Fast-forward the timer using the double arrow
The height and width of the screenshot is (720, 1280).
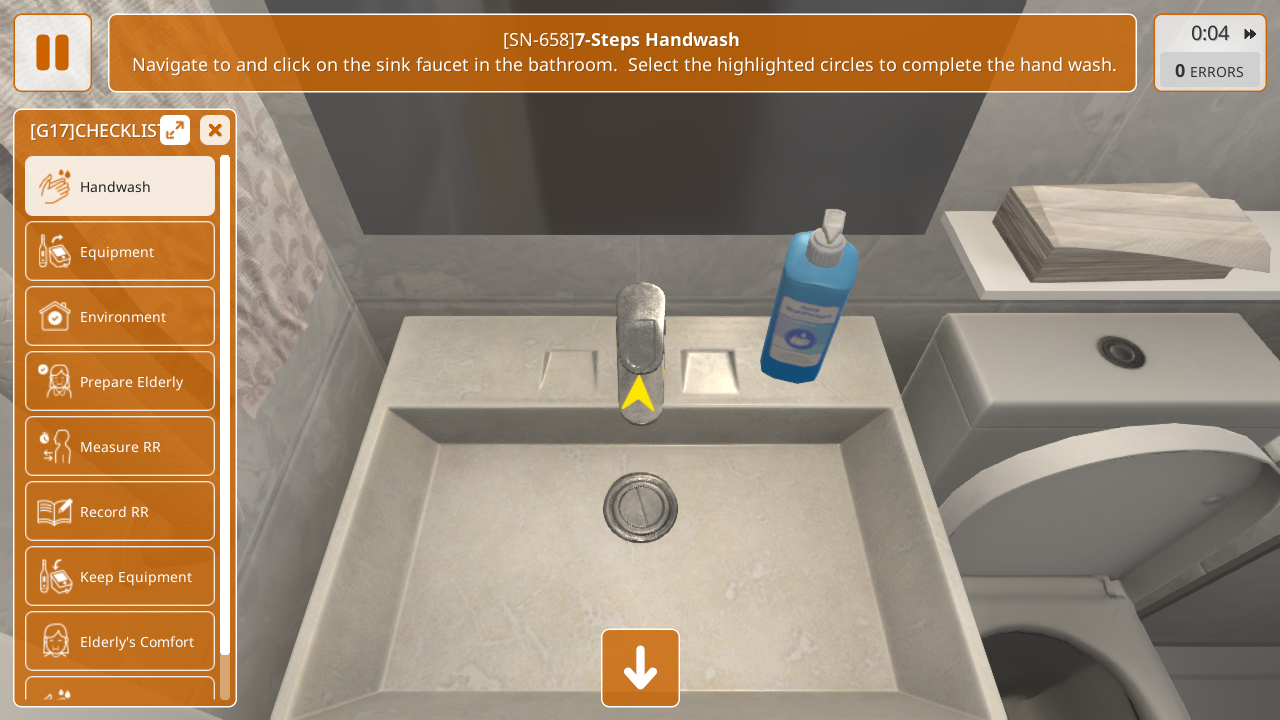click(x=1250, y=34)
